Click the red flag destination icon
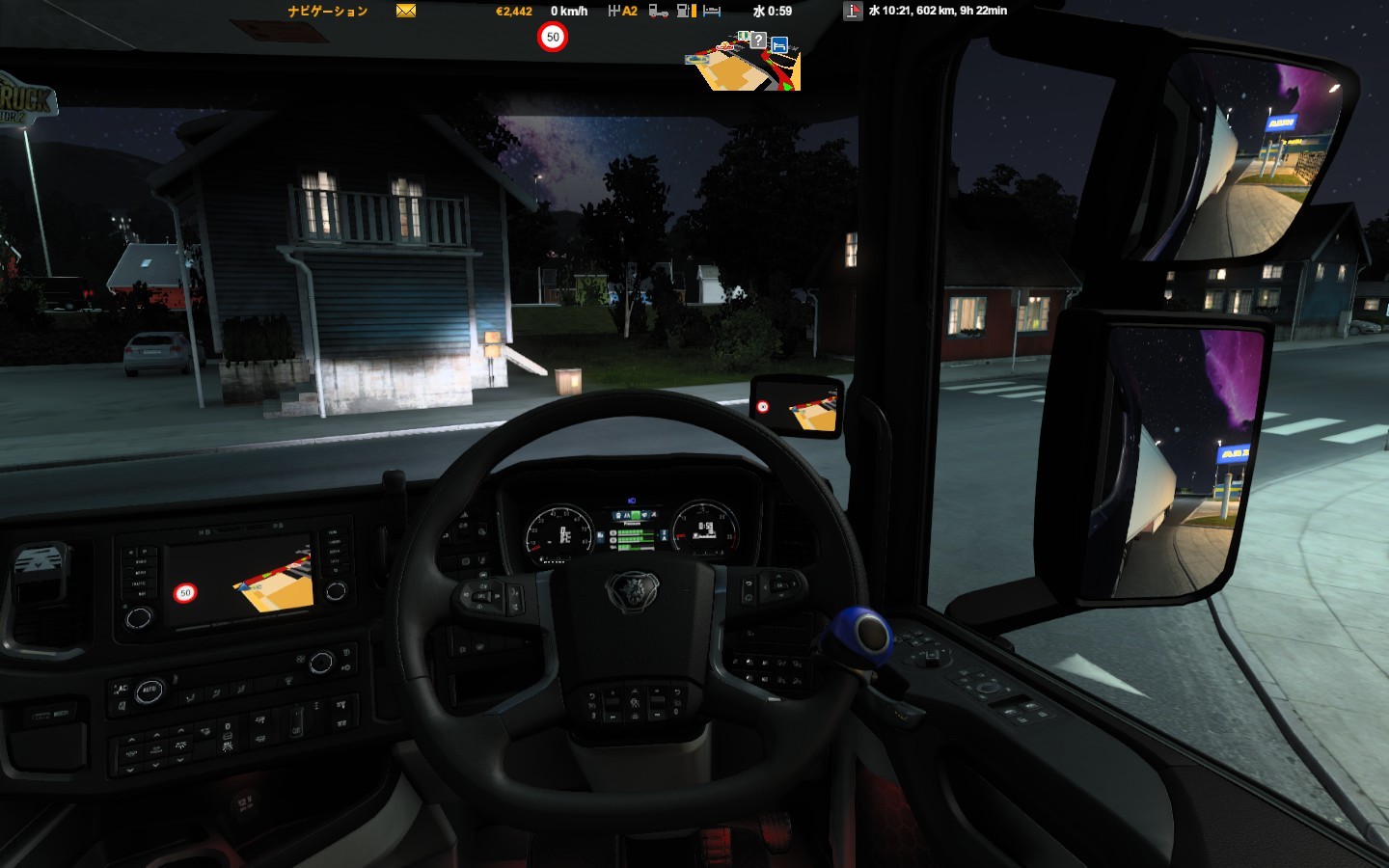This screenshot has width=1389, height=868. 853,11
